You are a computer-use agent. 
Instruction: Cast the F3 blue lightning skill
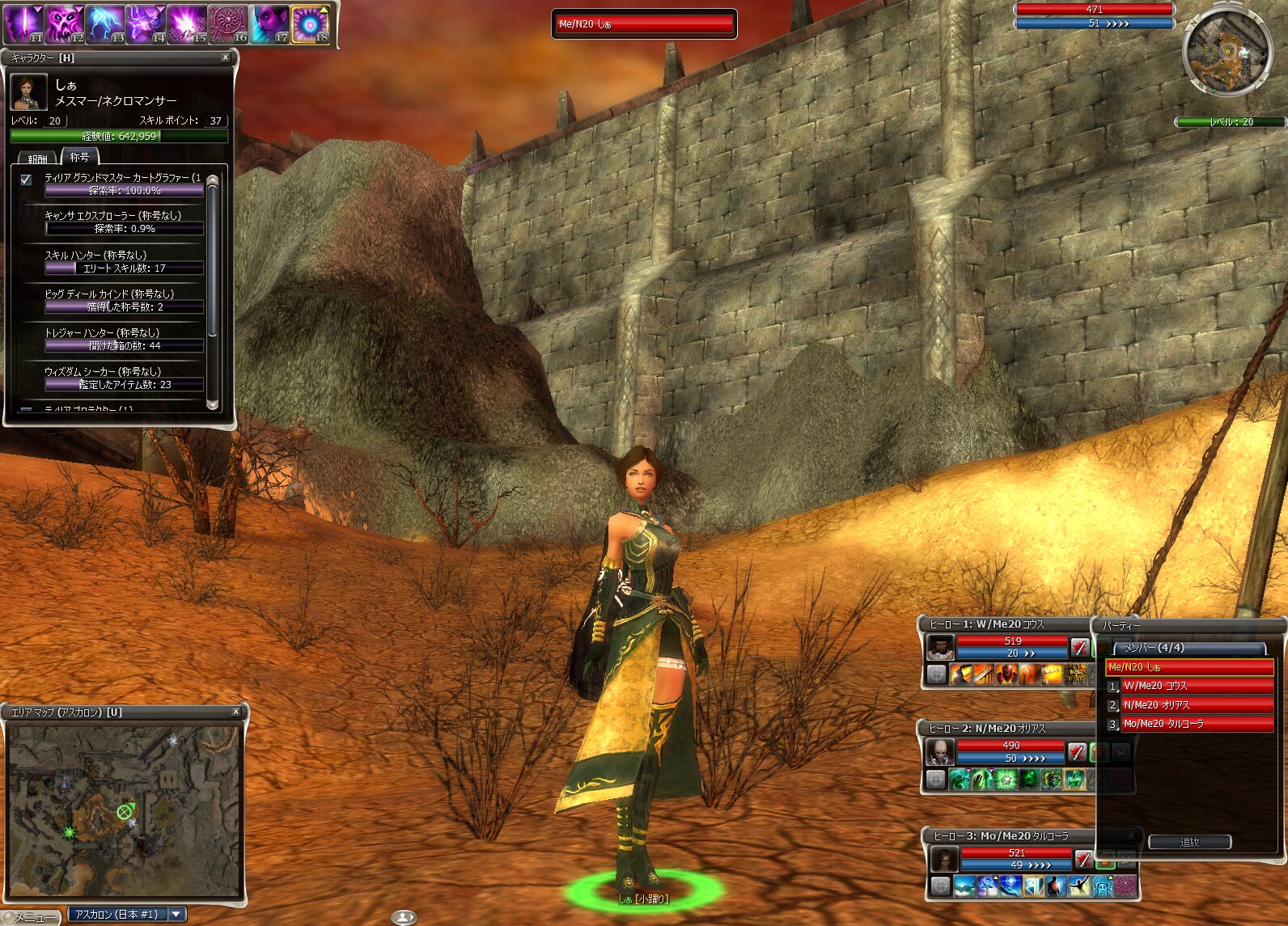105,23
